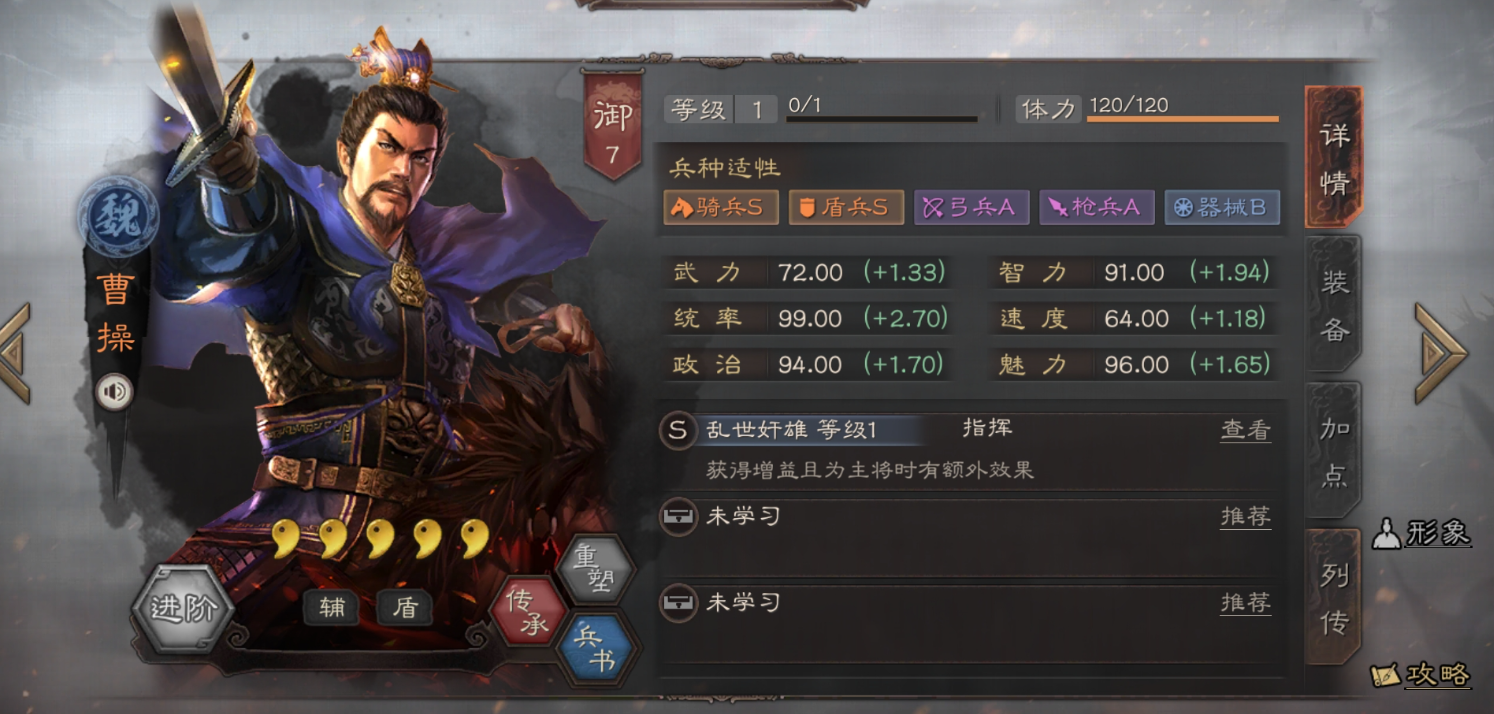The width and height of the screenshot is (1494, 714).
Task: Click the 进阶 advance button
Action: tap(183, 608)
